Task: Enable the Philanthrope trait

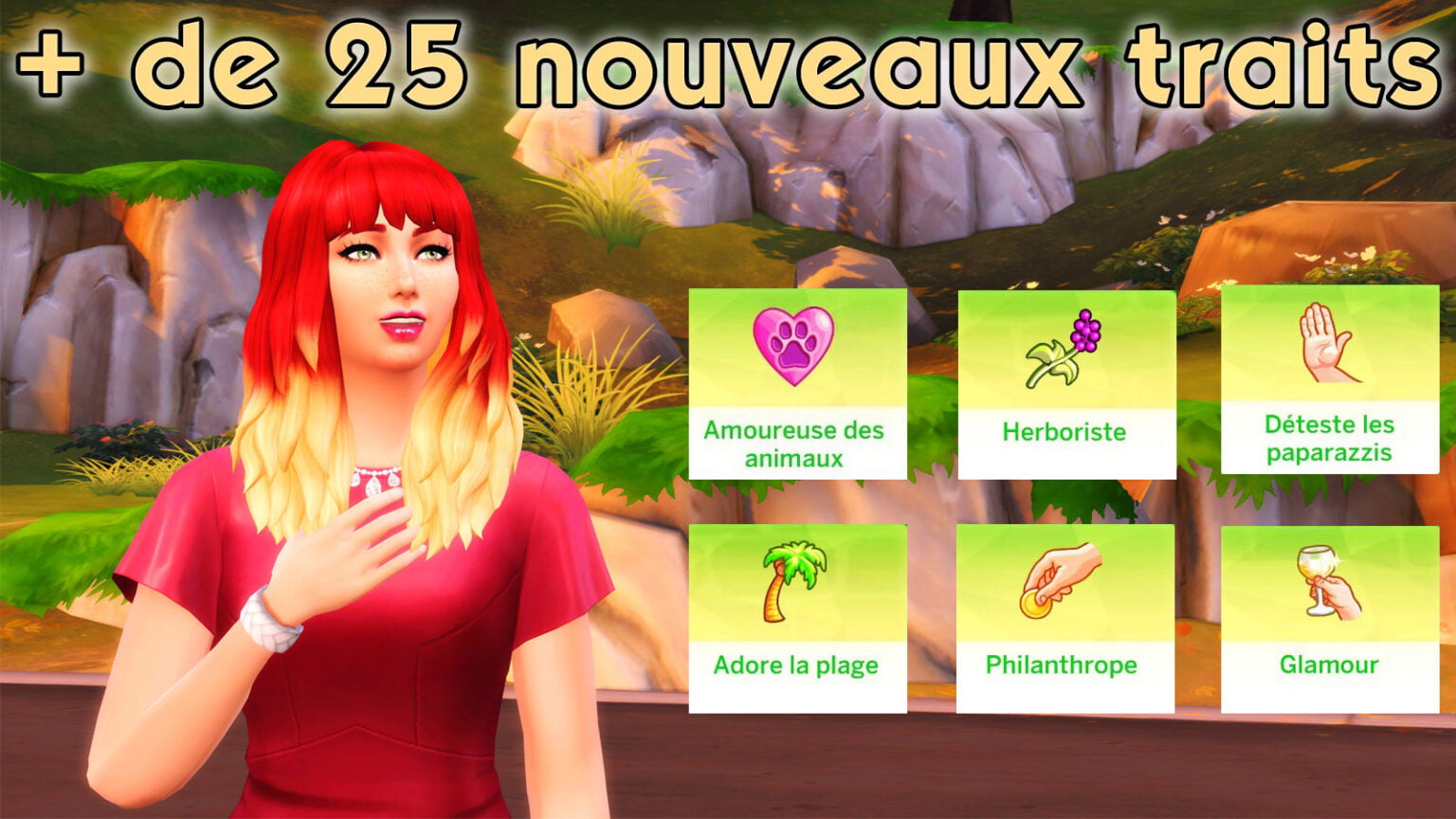Action: click(1062, 616)
